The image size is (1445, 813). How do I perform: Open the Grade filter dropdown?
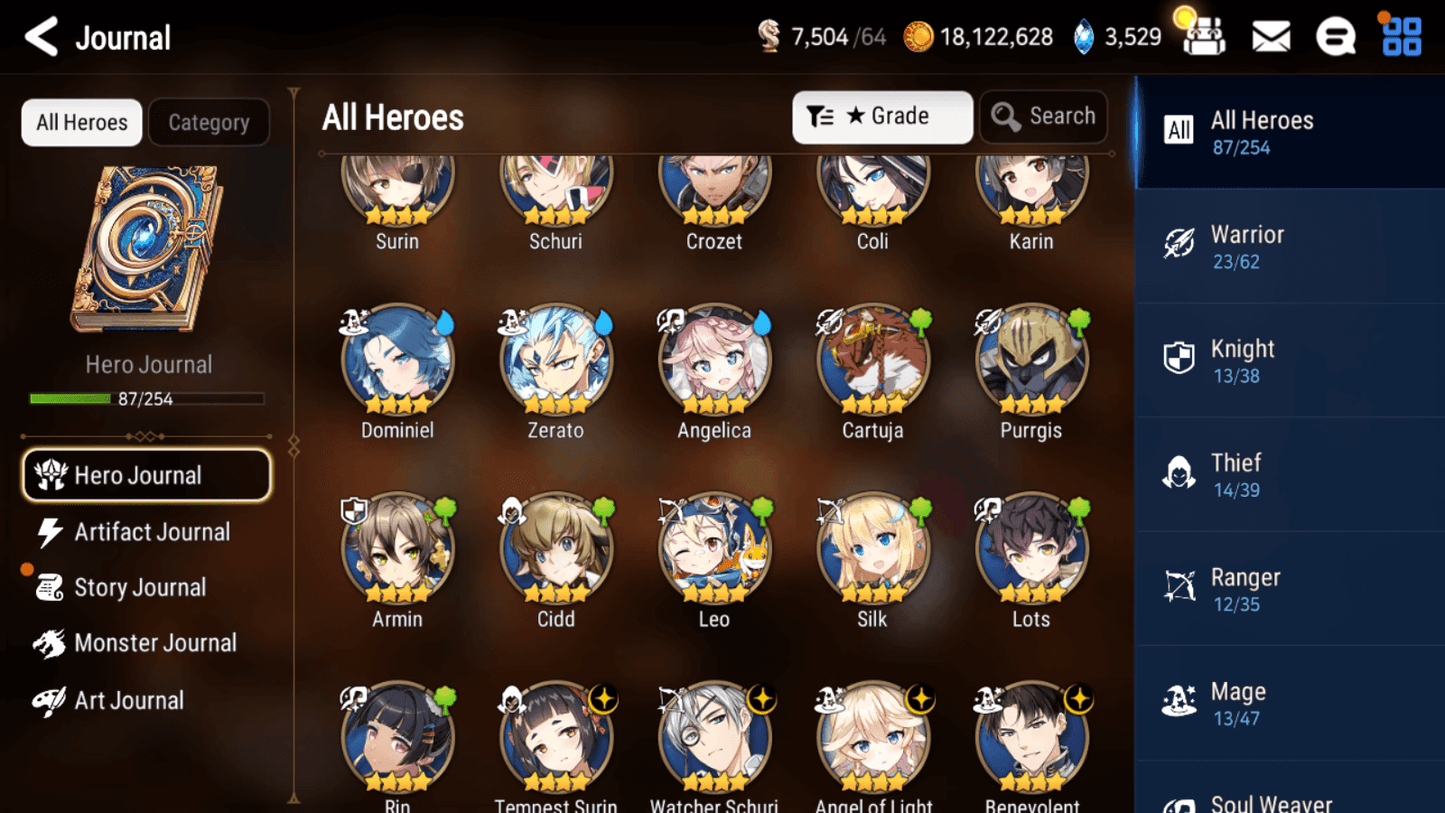tap(882, 116)
